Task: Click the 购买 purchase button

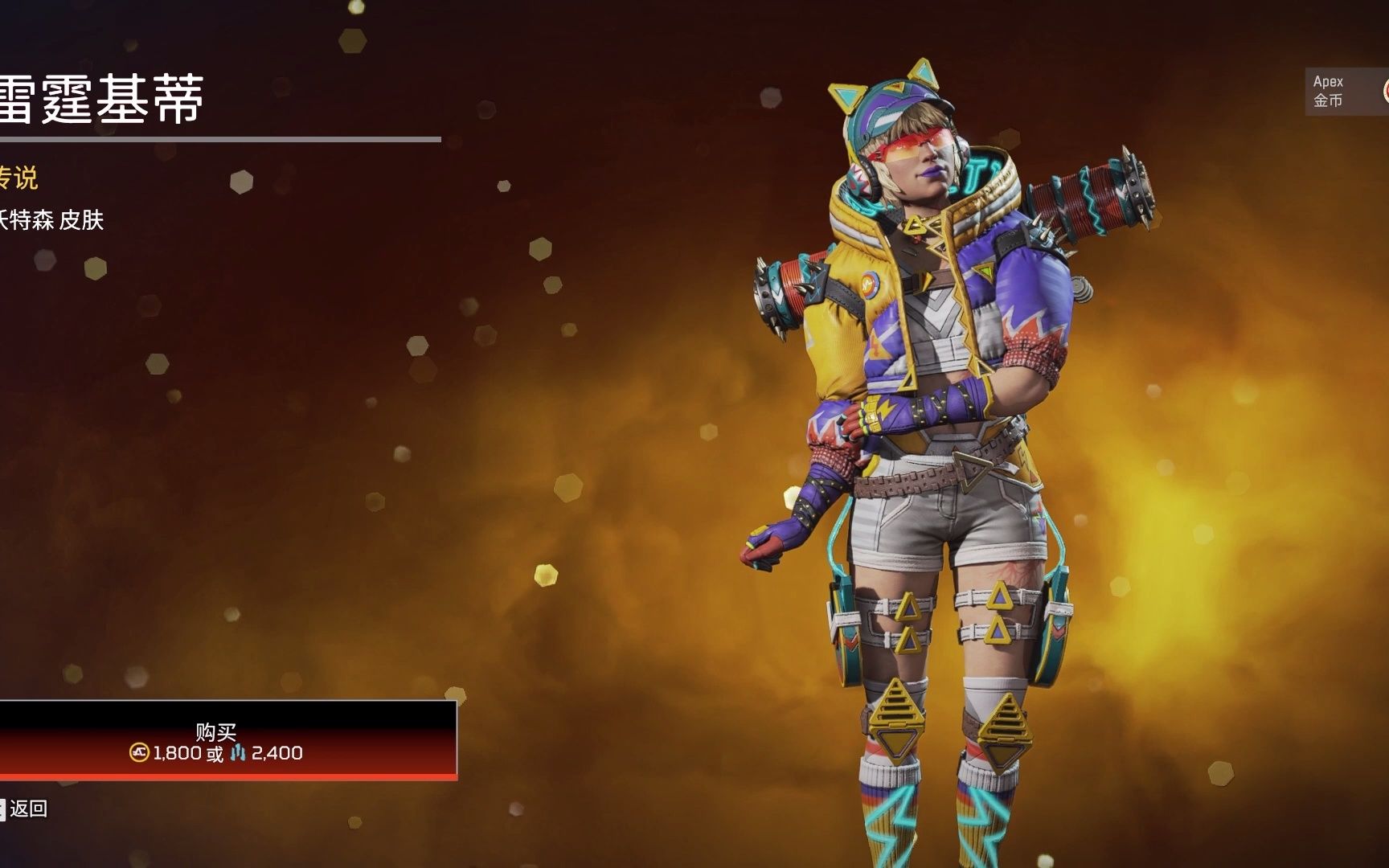Action: 217,740
